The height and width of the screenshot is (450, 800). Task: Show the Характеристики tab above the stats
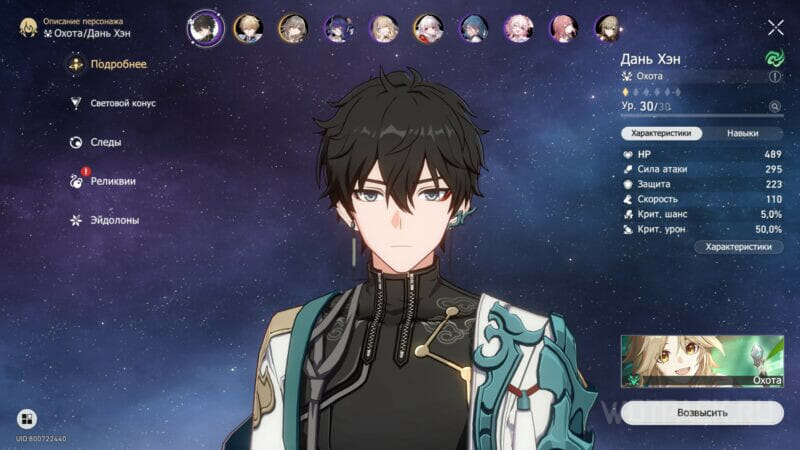pos(661,133)
